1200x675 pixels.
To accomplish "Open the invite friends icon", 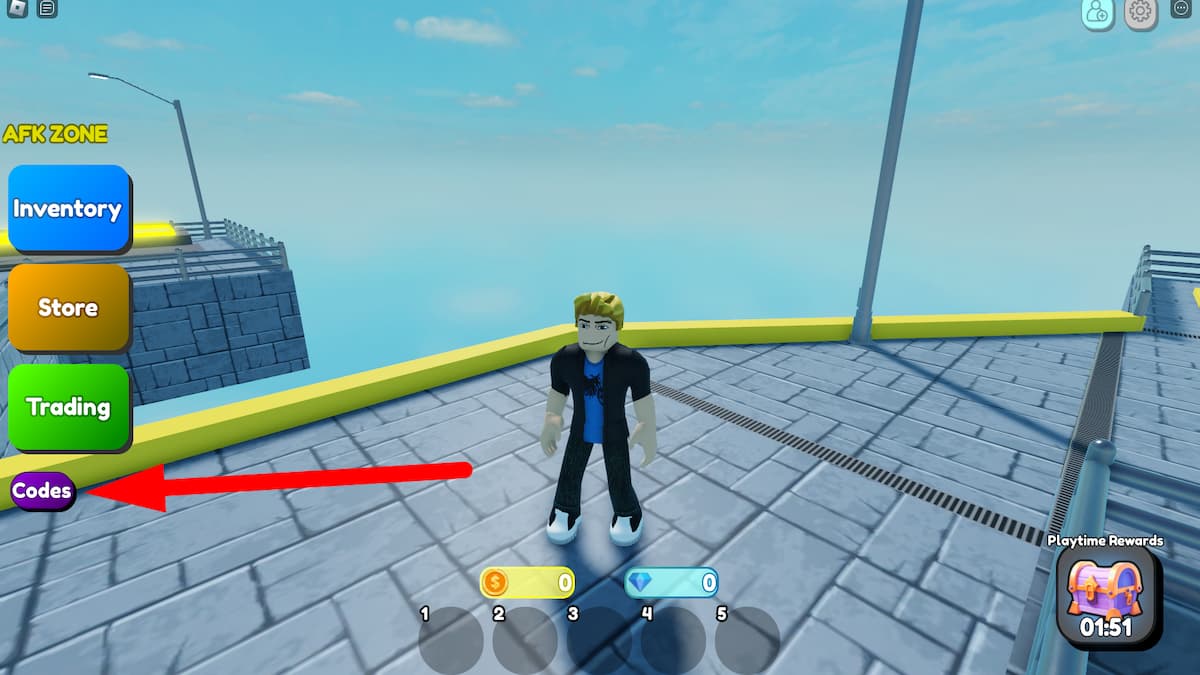I will pyautogui.click(x=1098, y=12).
